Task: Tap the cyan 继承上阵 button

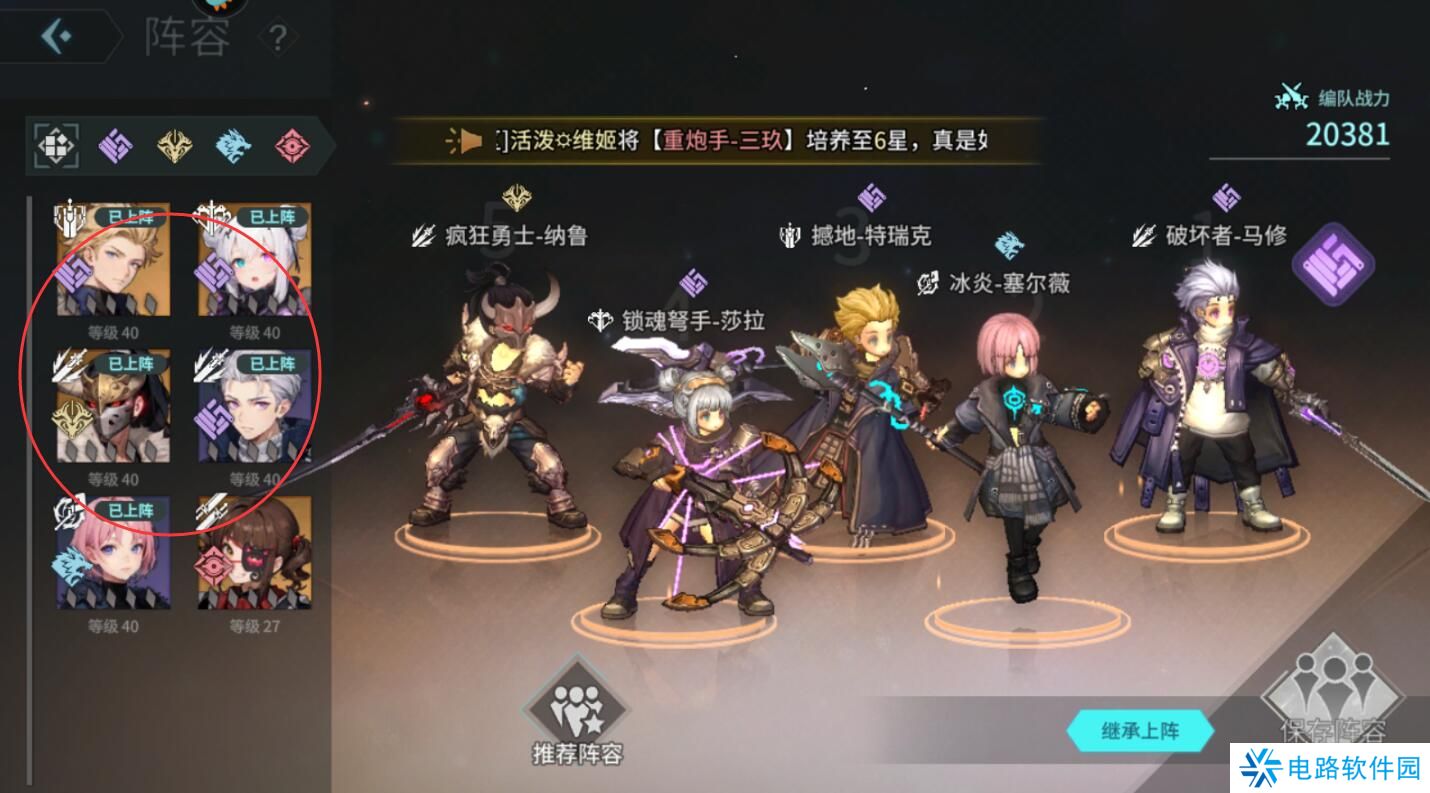Action: click(1141, 731)
